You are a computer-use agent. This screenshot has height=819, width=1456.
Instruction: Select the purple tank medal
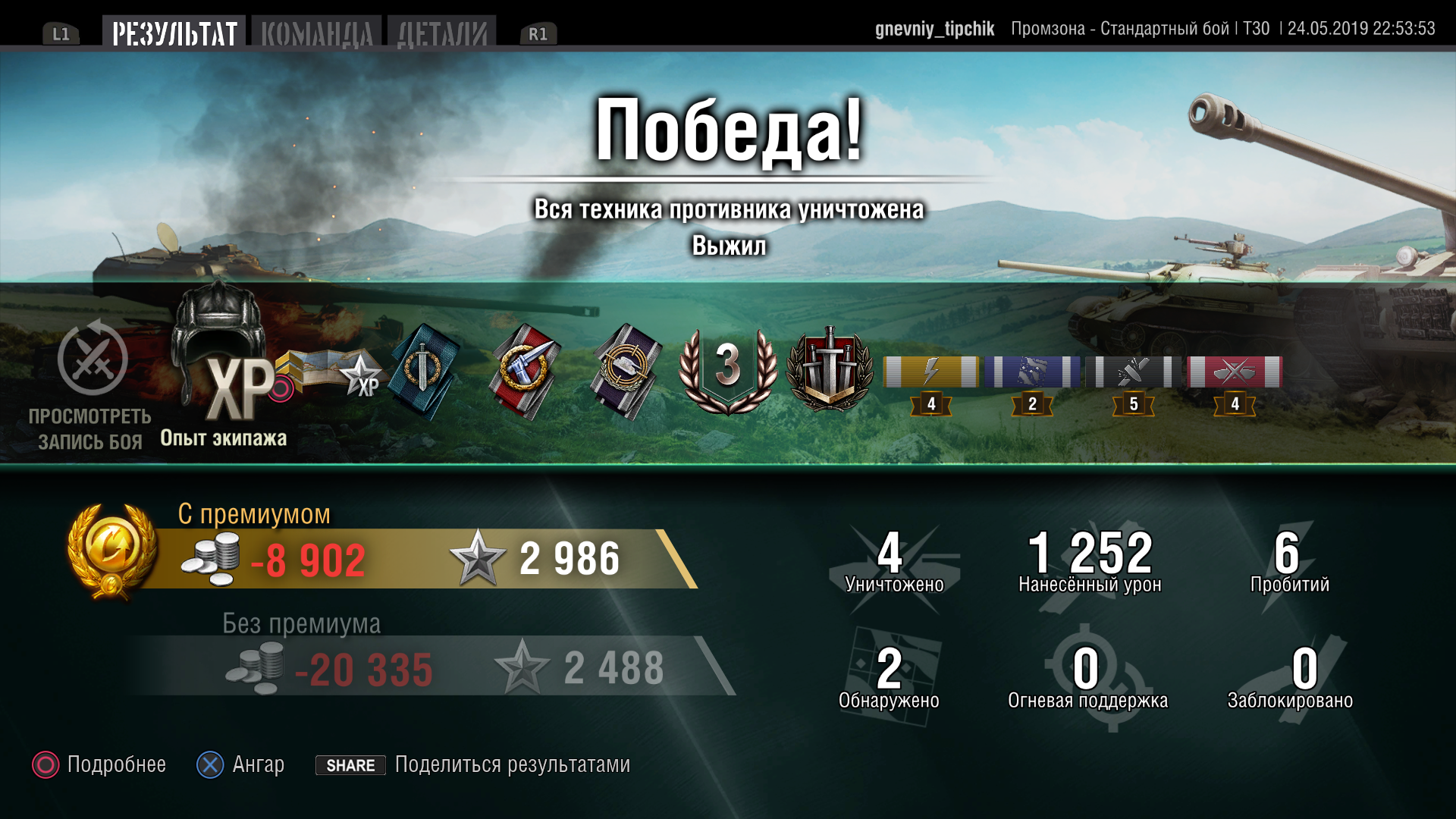point(627,372)
